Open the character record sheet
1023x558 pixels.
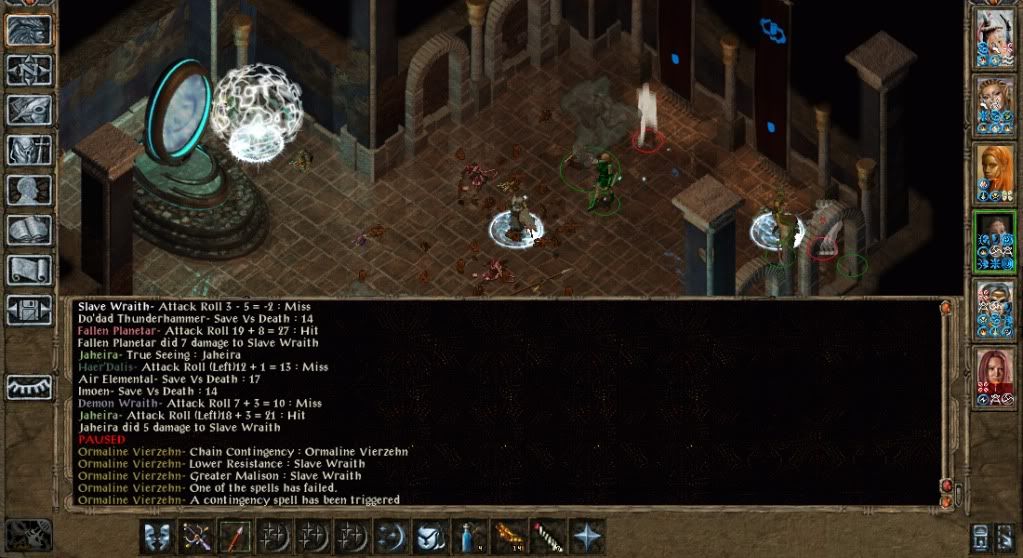coord(29,190)
